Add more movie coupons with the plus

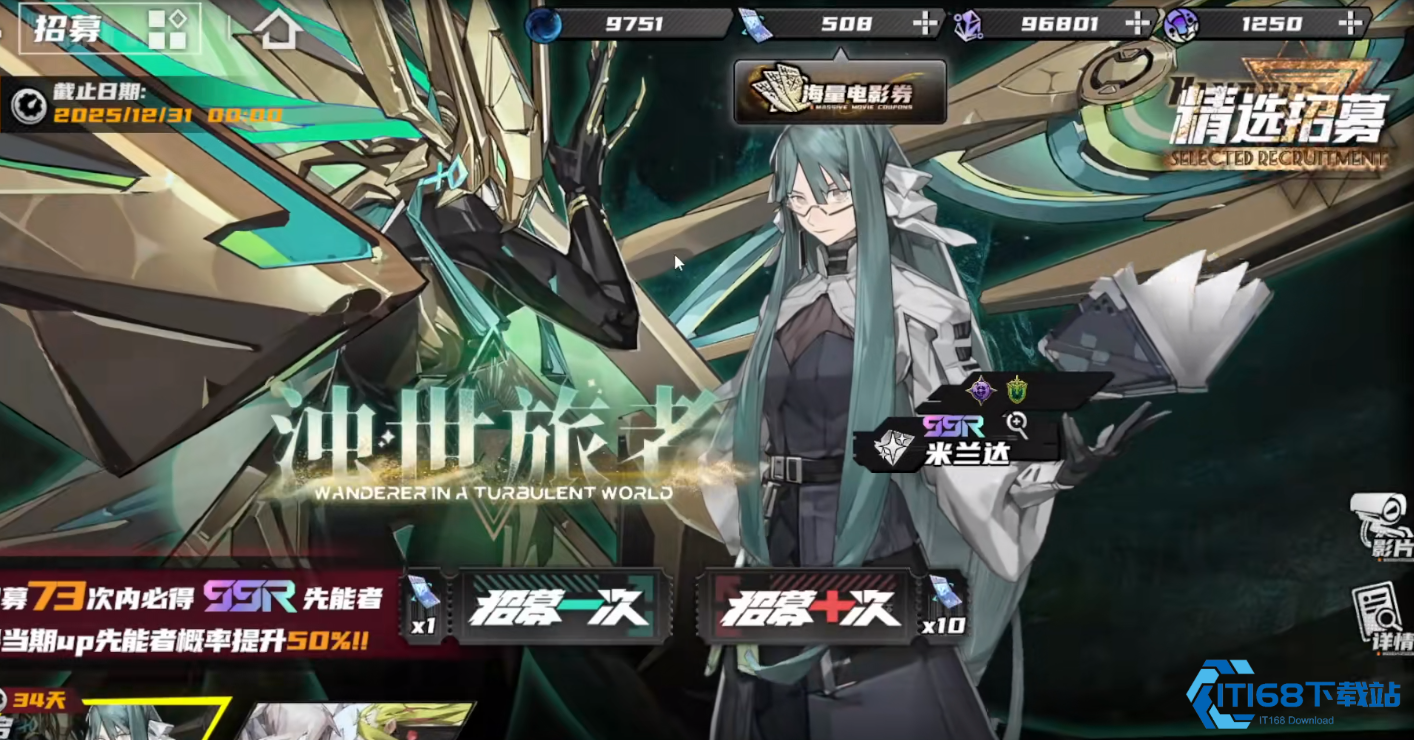pos(927,23)
